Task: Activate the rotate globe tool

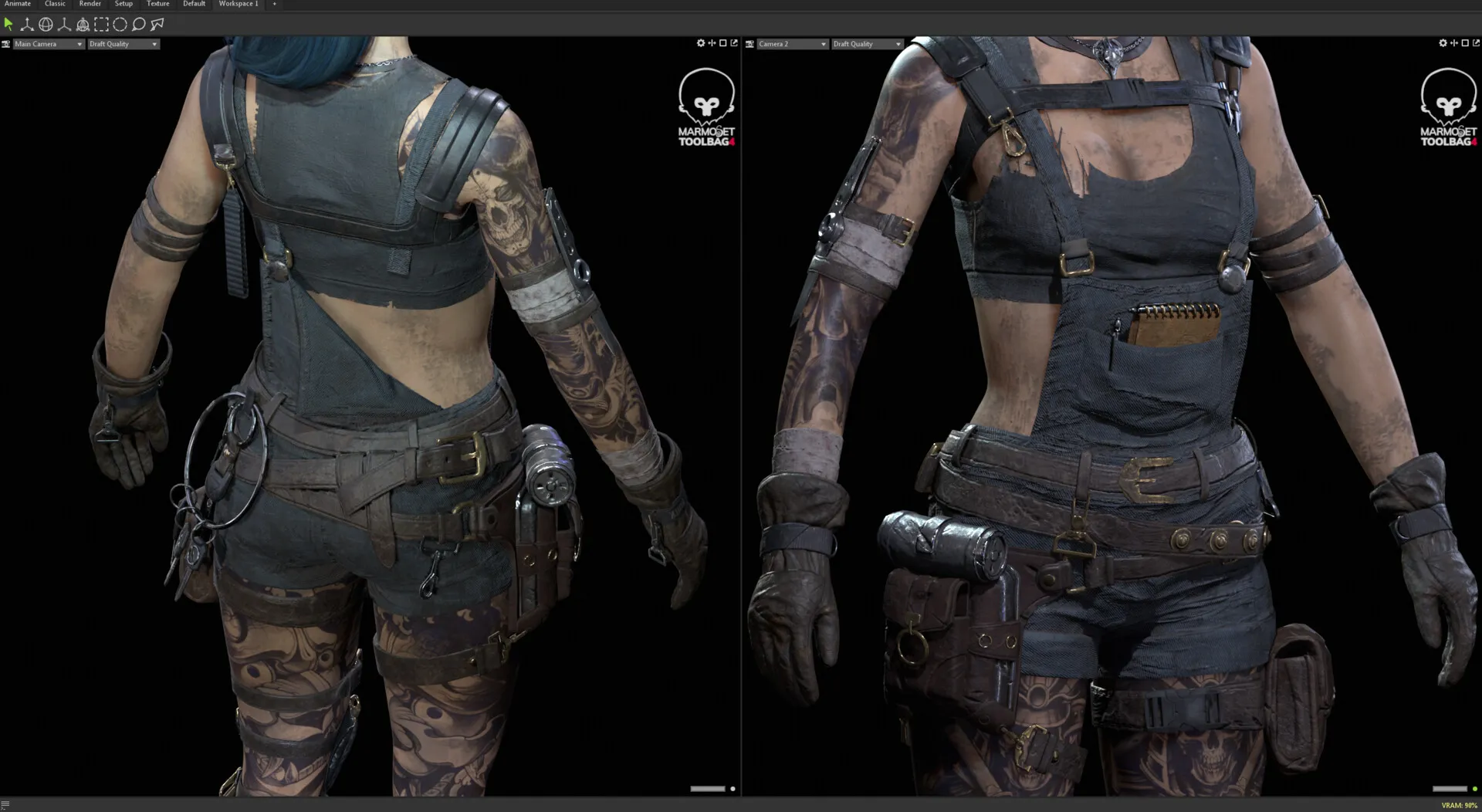Action: (x=46, y=25)
